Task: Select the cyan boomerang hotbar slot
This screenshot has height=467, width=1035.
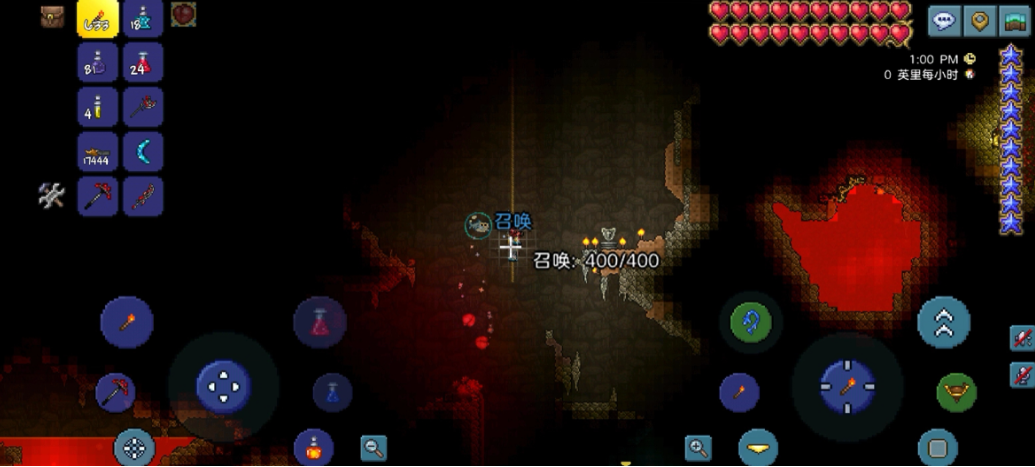Action: (143, 152)
